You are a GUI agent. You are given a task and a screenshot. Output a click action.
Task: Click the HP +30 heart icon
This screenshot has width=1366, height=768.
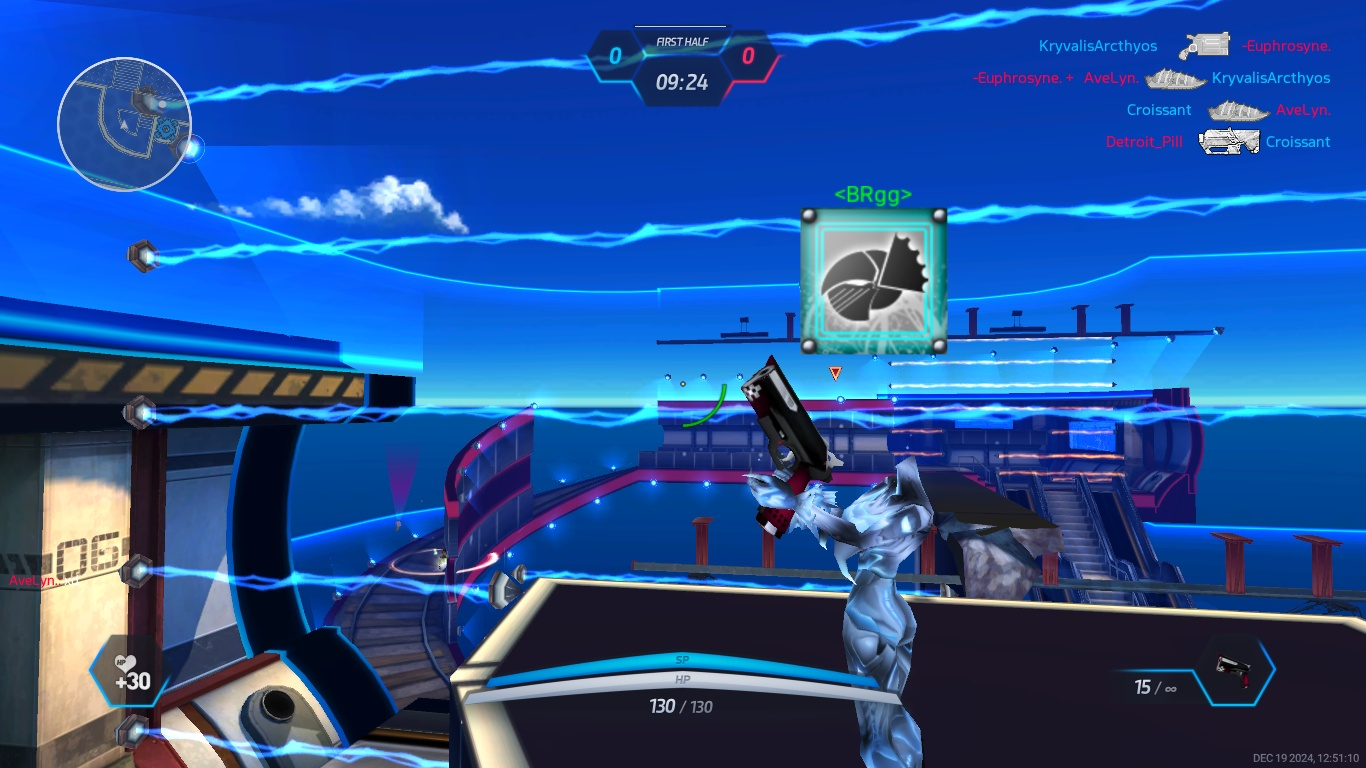(130, 672)
